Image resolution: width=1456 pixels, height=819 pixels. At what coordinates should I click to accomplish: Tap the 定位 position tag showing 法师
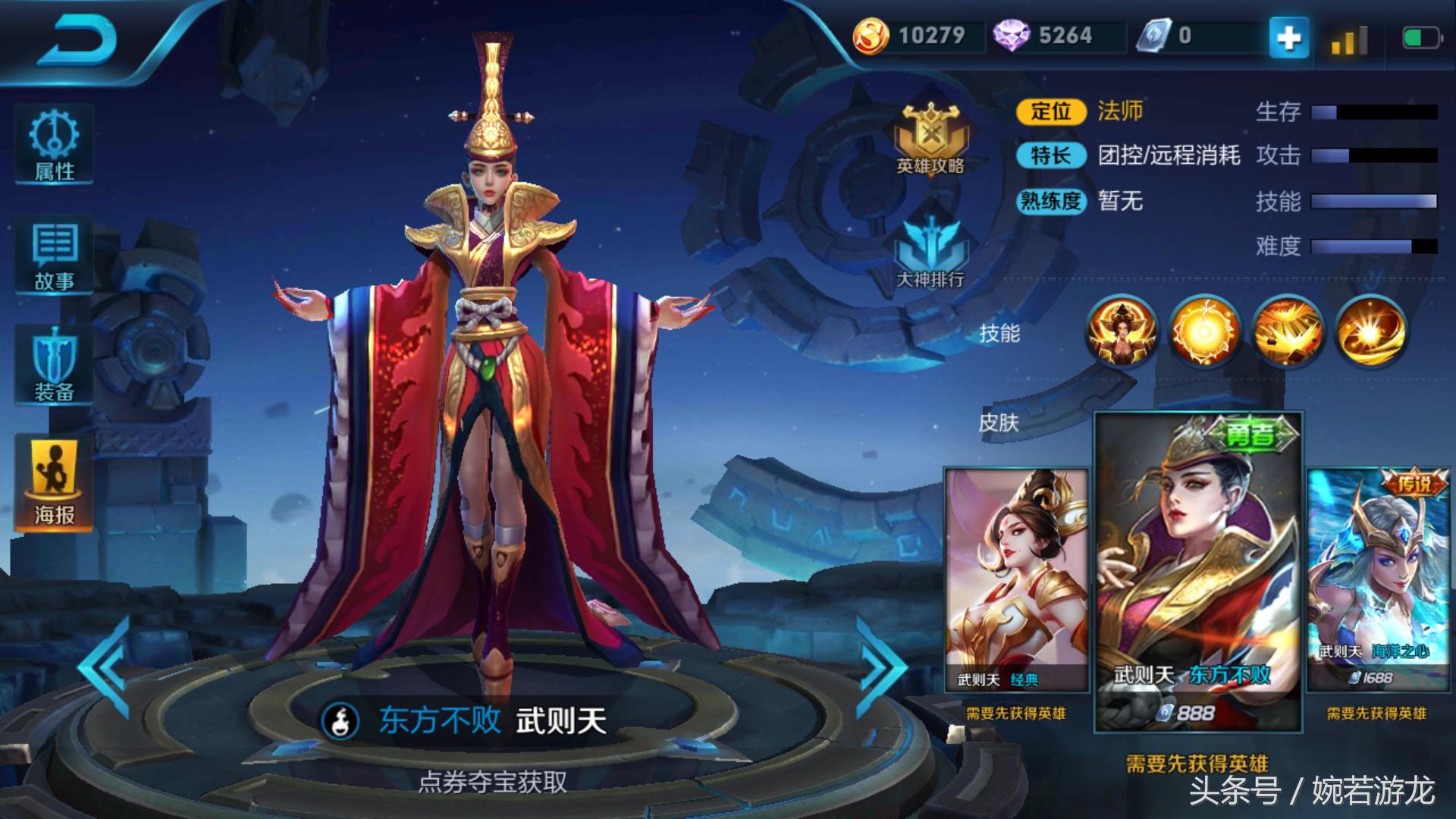click(1054, 112)
